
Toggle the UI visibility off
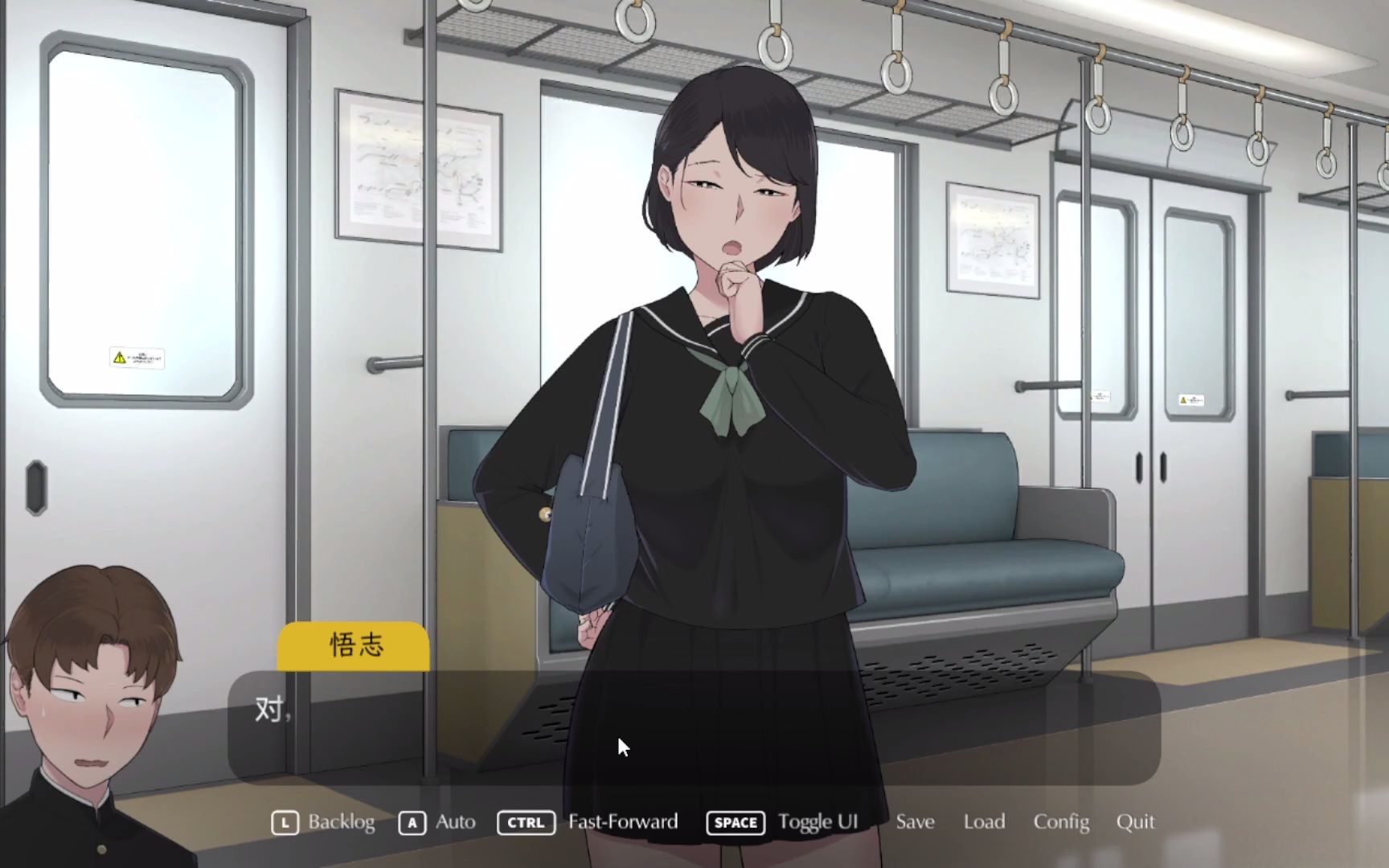pyautogui.click(x=817, y=822)
